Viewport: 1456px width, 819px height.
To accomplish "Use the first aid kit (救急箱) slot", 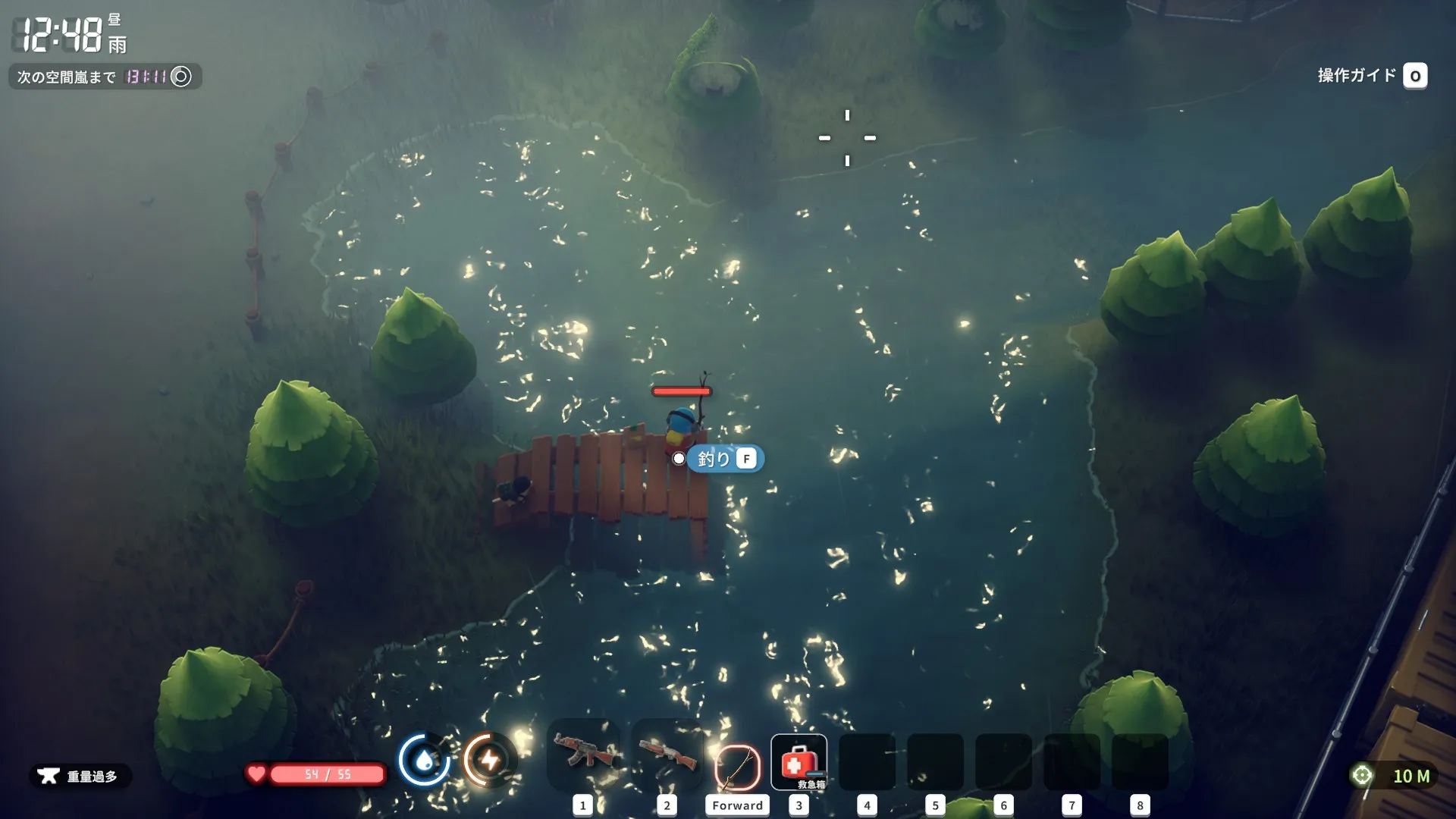I will pyautogui.click(x=799, y=762).
